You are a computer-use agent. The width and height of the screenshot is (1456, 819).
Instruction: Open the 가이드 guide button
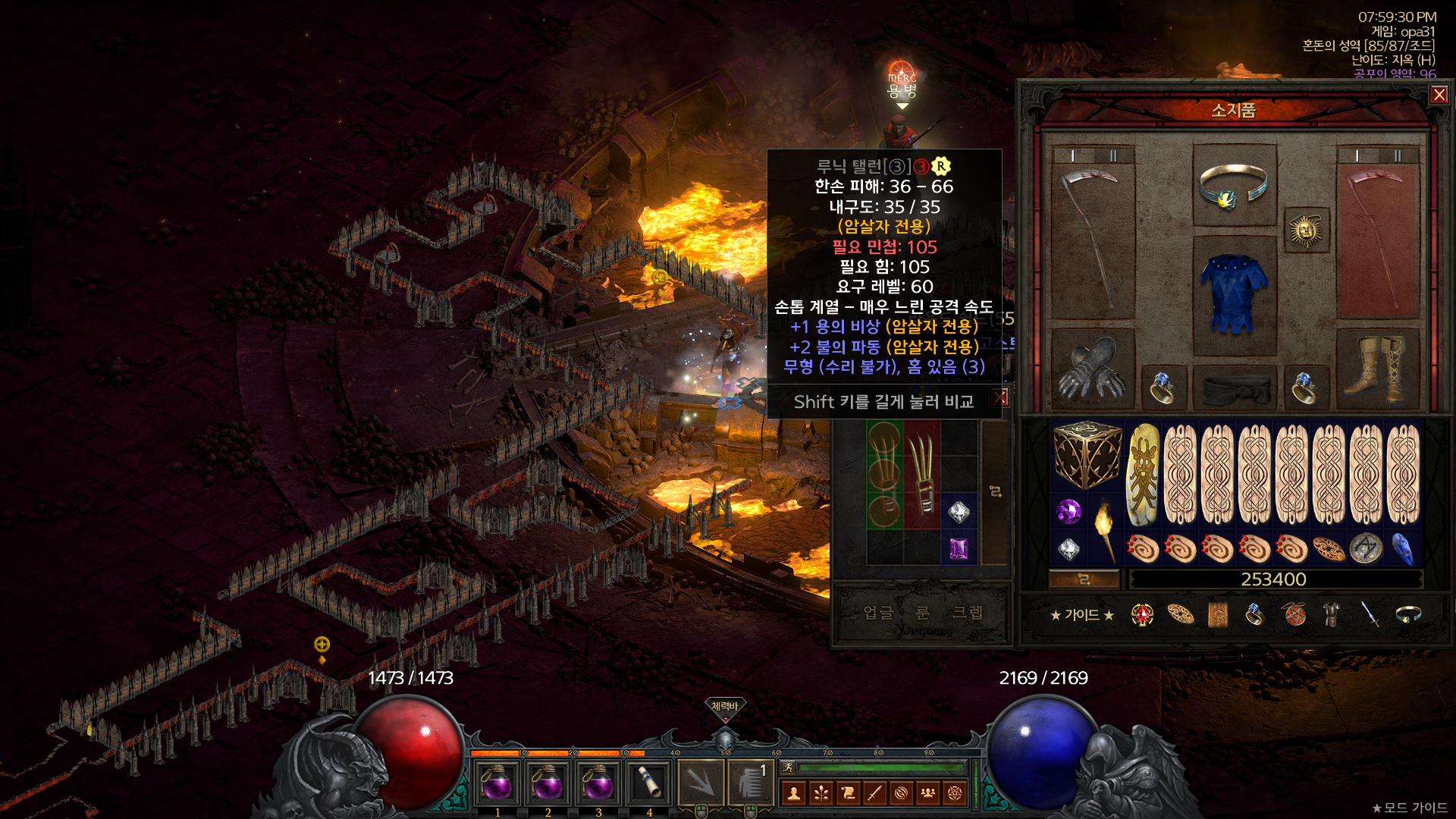pos(1081,615)
